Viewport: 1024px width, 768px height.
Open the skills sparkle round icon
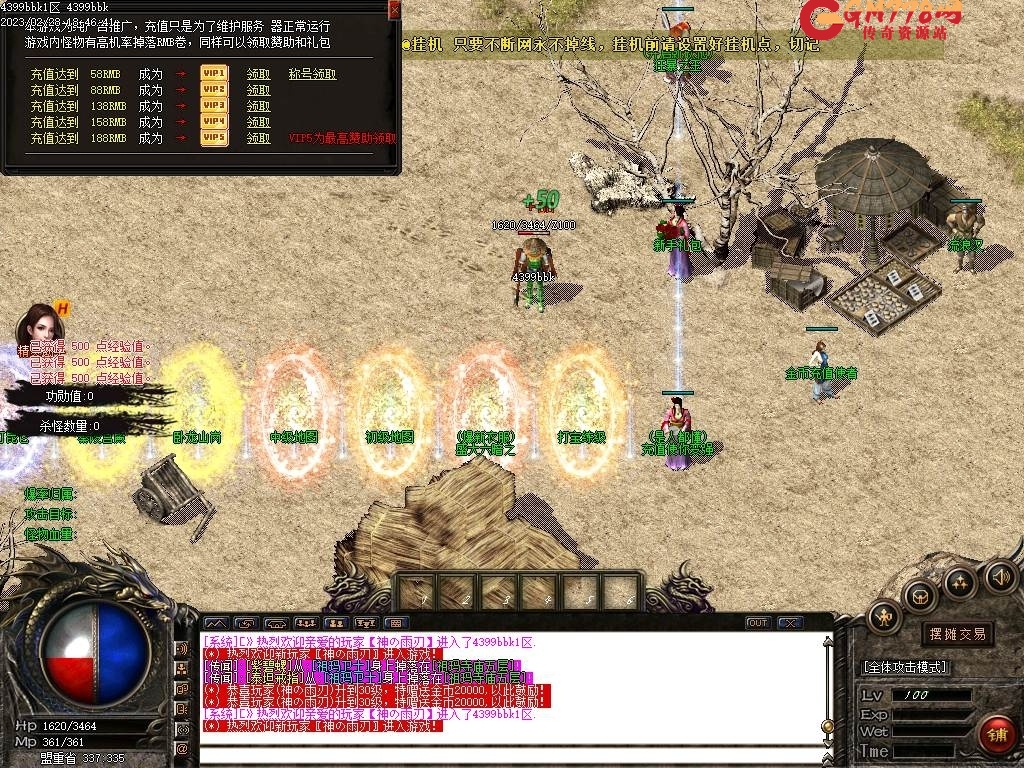point(960,581)
